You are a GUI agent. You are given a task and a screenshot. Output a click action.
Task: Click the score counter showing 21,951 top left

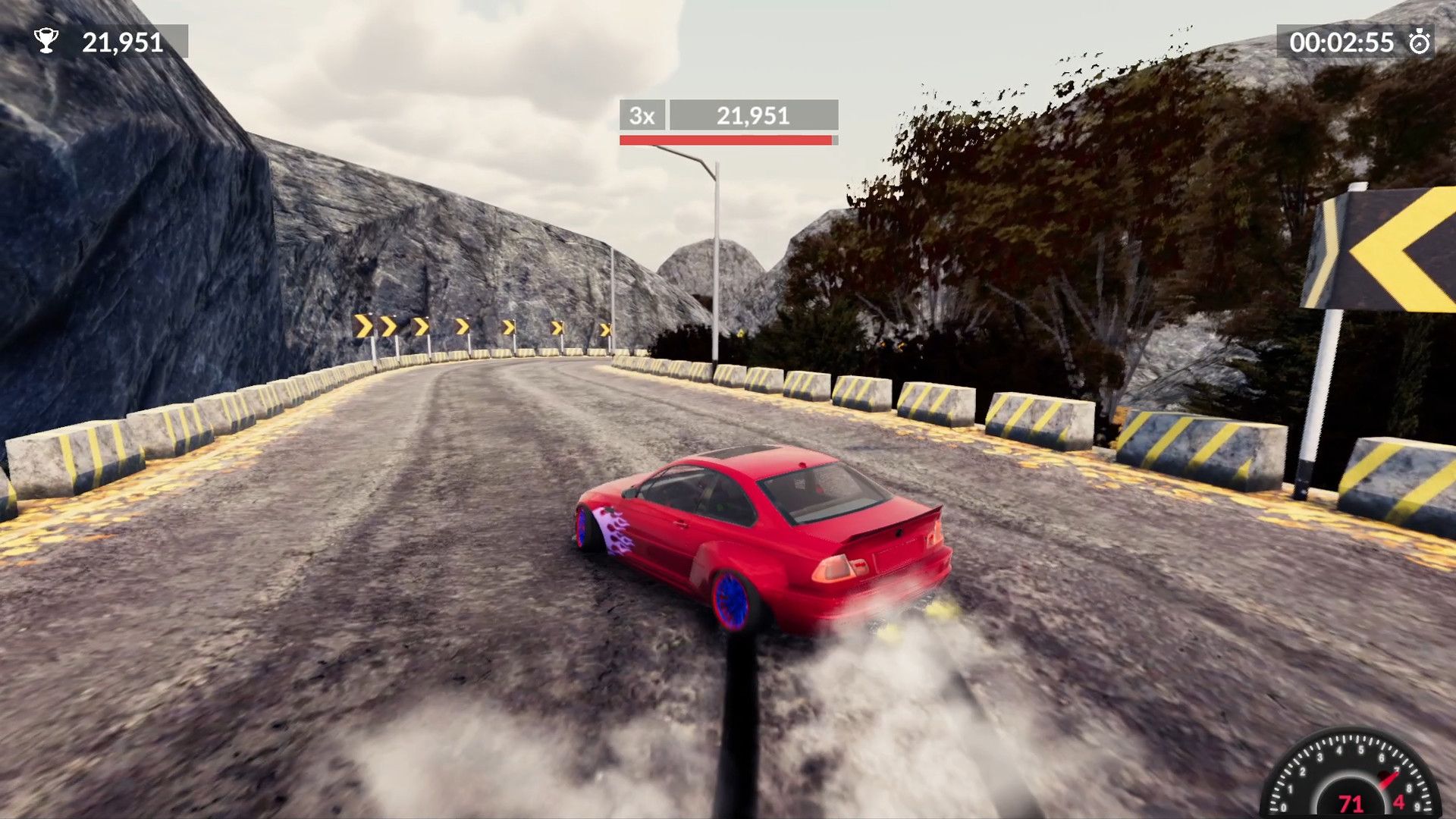(x=121, y=42)
